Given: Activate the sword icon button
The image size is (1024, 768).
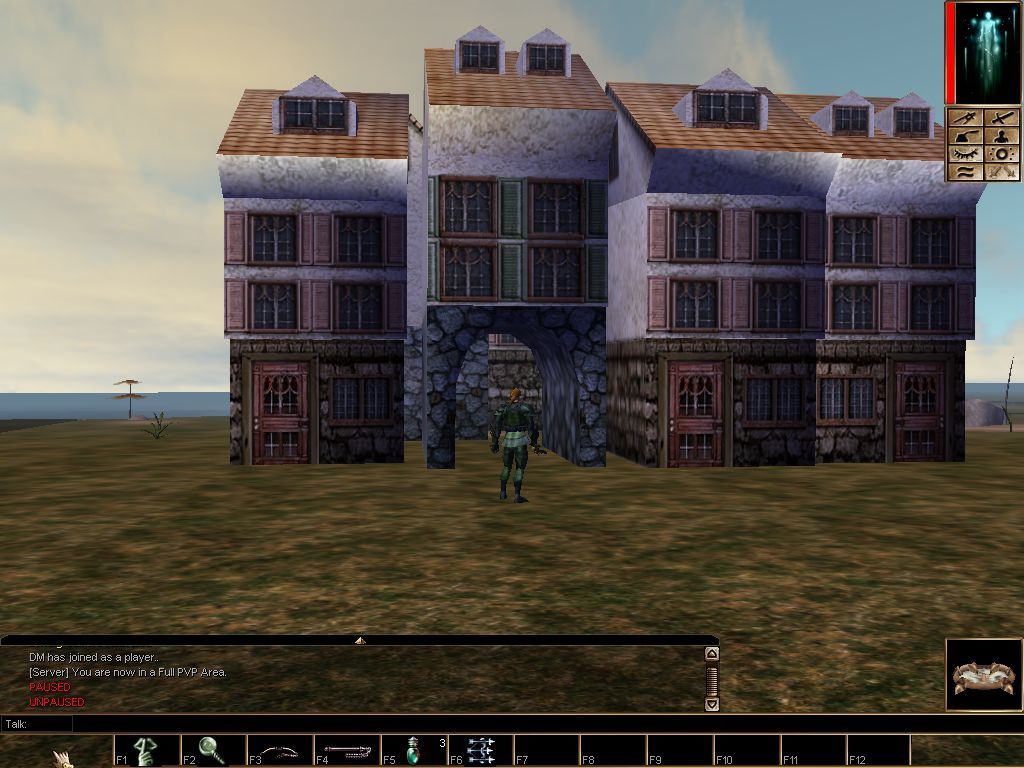Looking at the screenshot, I should coord(1001,118).
